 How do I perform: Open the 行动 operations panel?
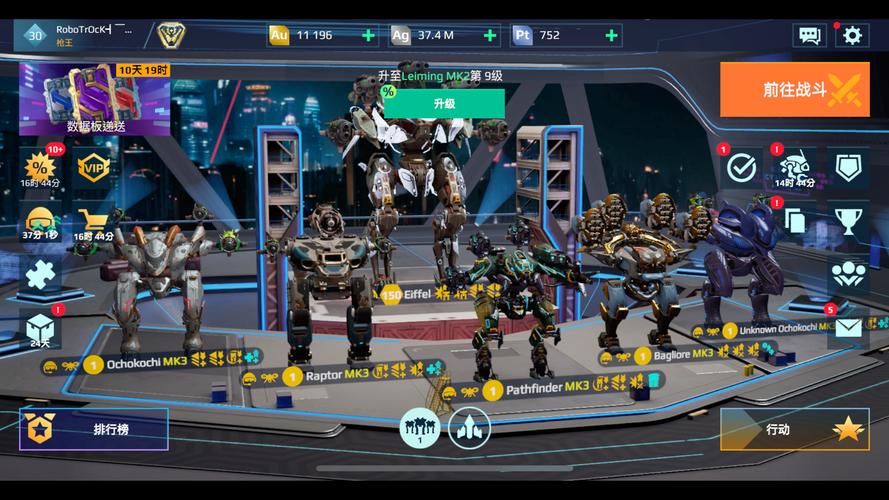coord(794,429)
